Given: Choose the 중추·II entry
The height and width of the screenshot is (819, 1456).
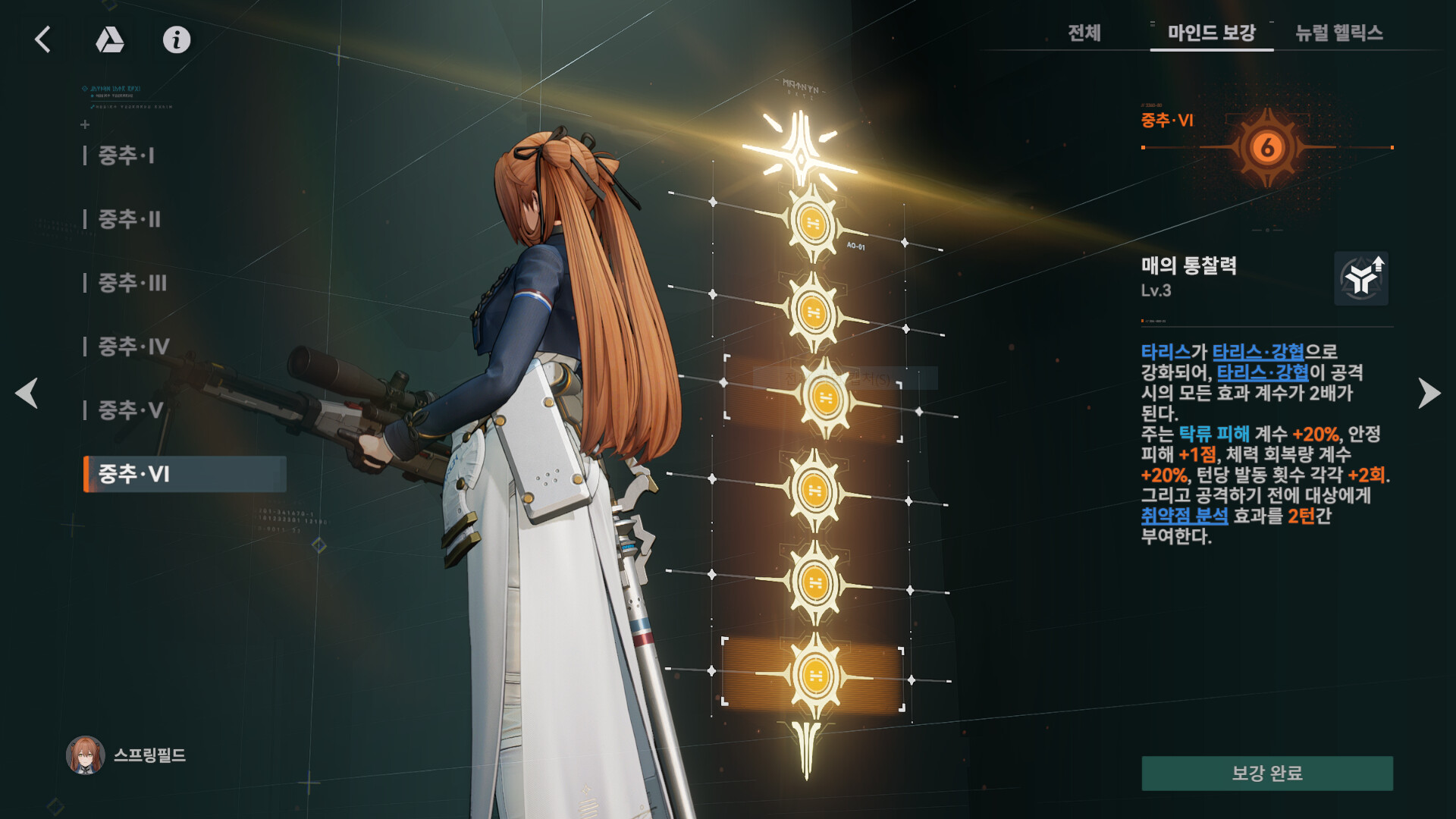Looking at the screenshot, I should tap(130, 220).
